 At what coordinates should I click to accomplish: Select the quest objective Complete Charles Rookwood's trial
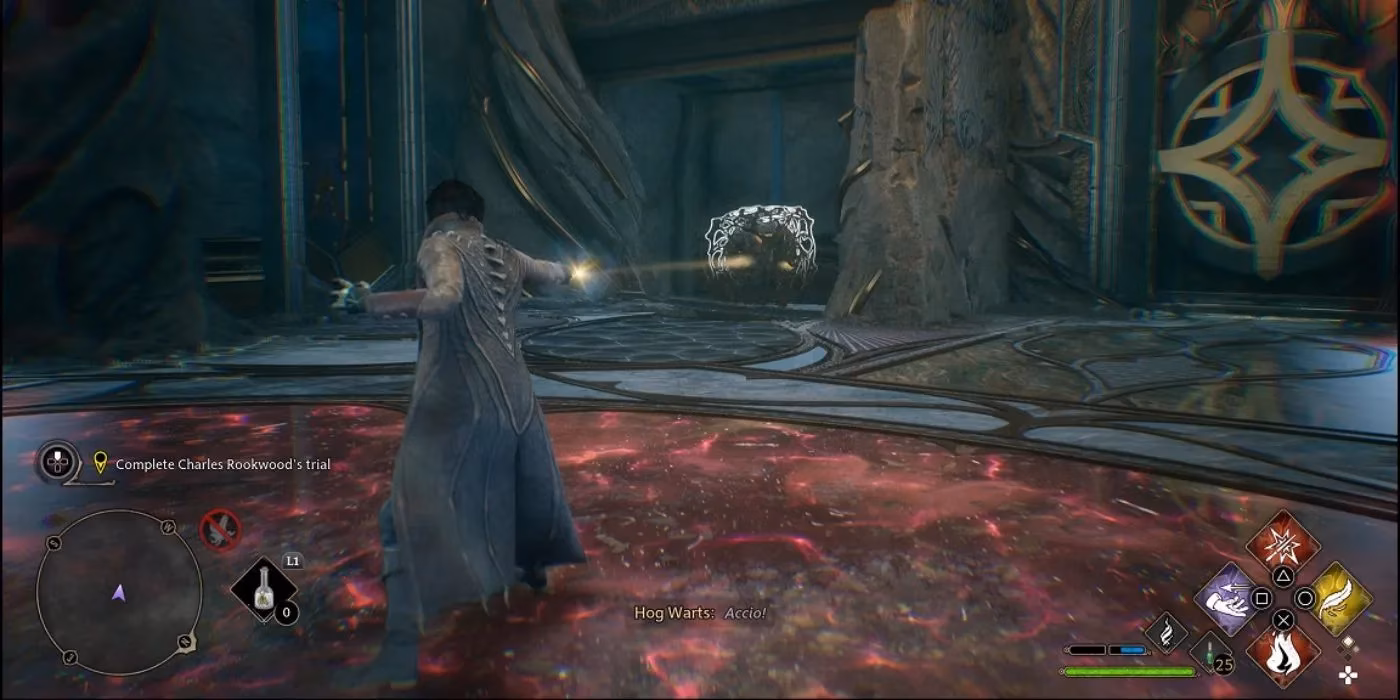coord(223,464)
